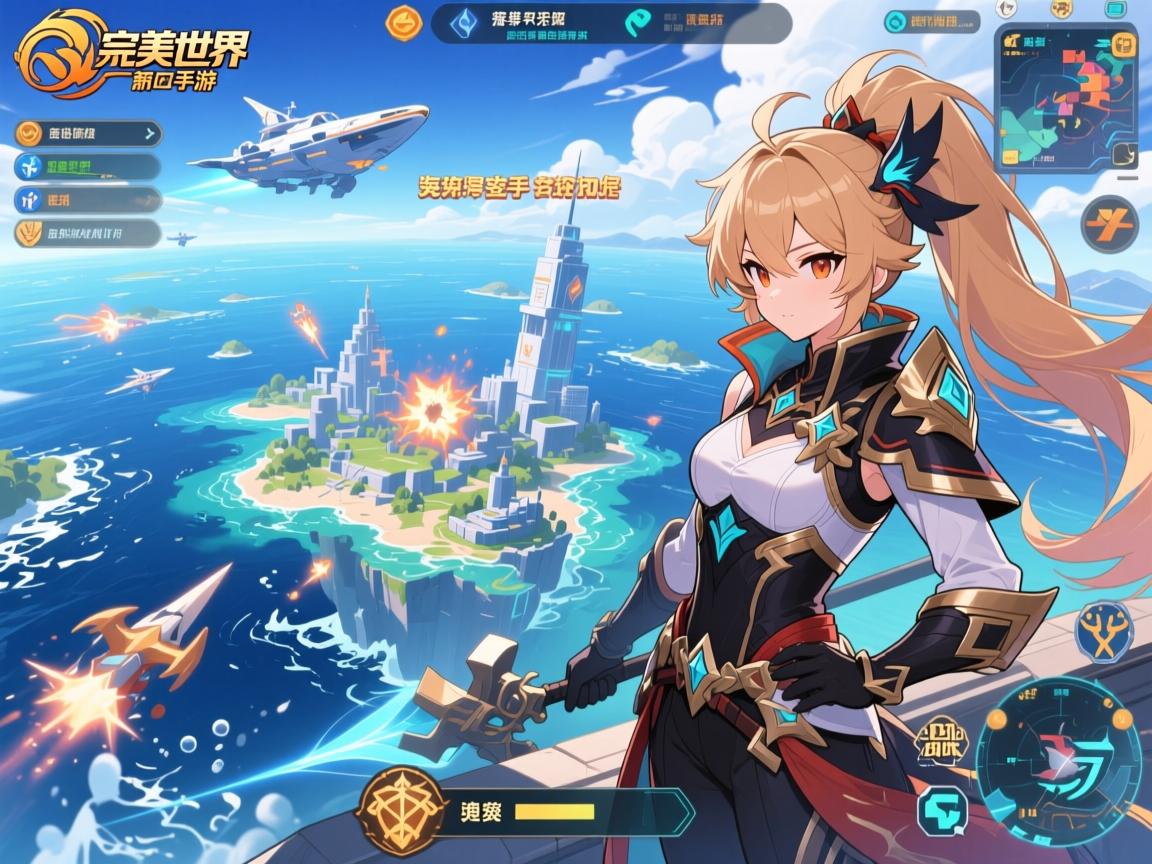Open the first left menu entry with arrow

tap(88, 132)
